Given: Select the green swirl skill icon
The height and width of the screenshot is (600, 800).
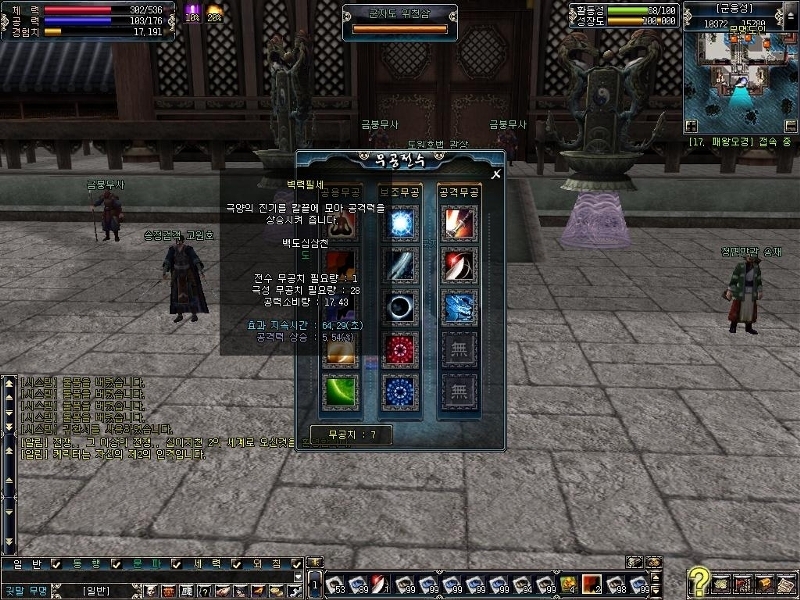Looking at the screenshot, I should click(x=340, y=390).
